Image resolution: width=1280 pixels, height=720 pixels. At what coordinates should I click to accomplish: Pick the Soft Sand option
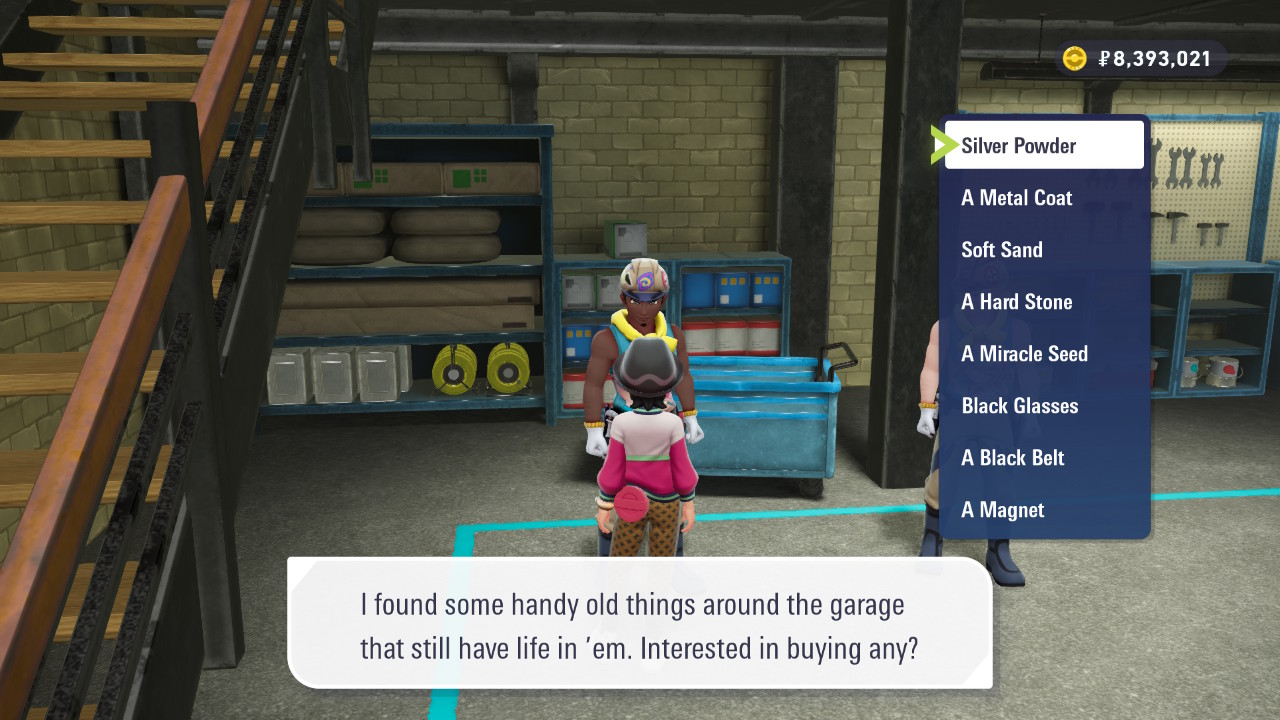[1043, 250]
